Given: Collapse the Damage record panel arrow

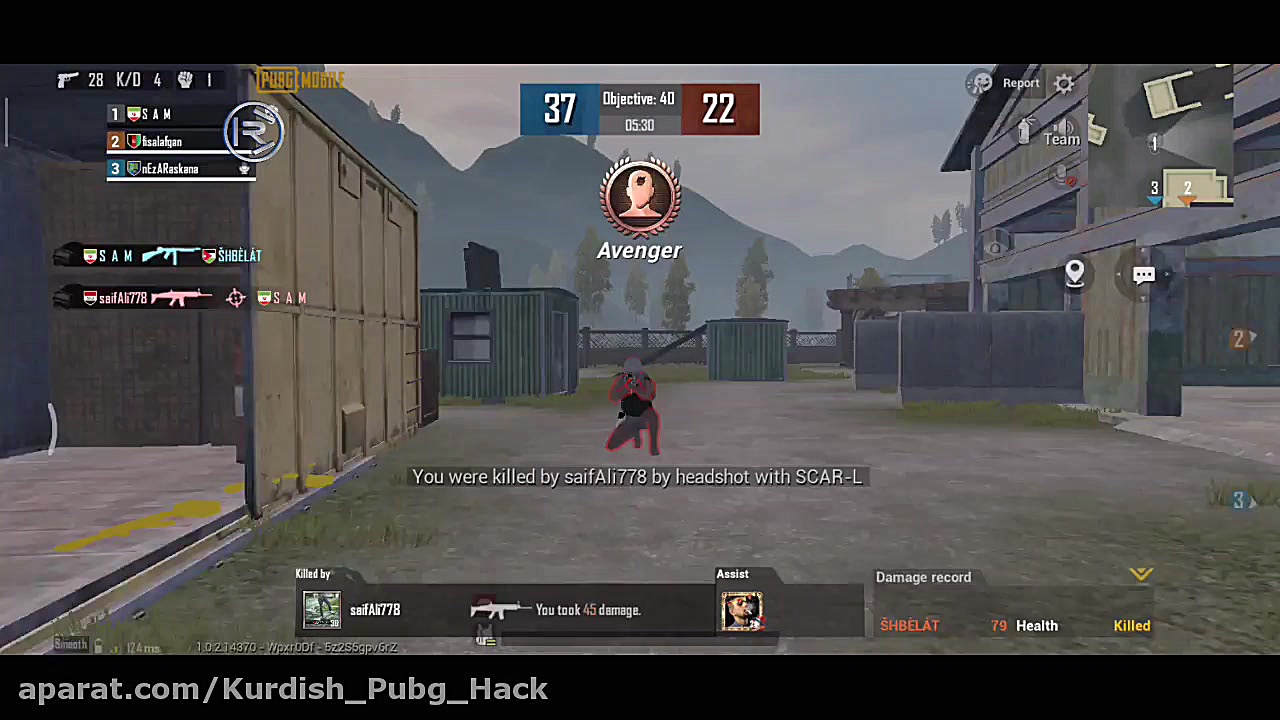Looking at the screenshot, I should (x=1141, y=574).
